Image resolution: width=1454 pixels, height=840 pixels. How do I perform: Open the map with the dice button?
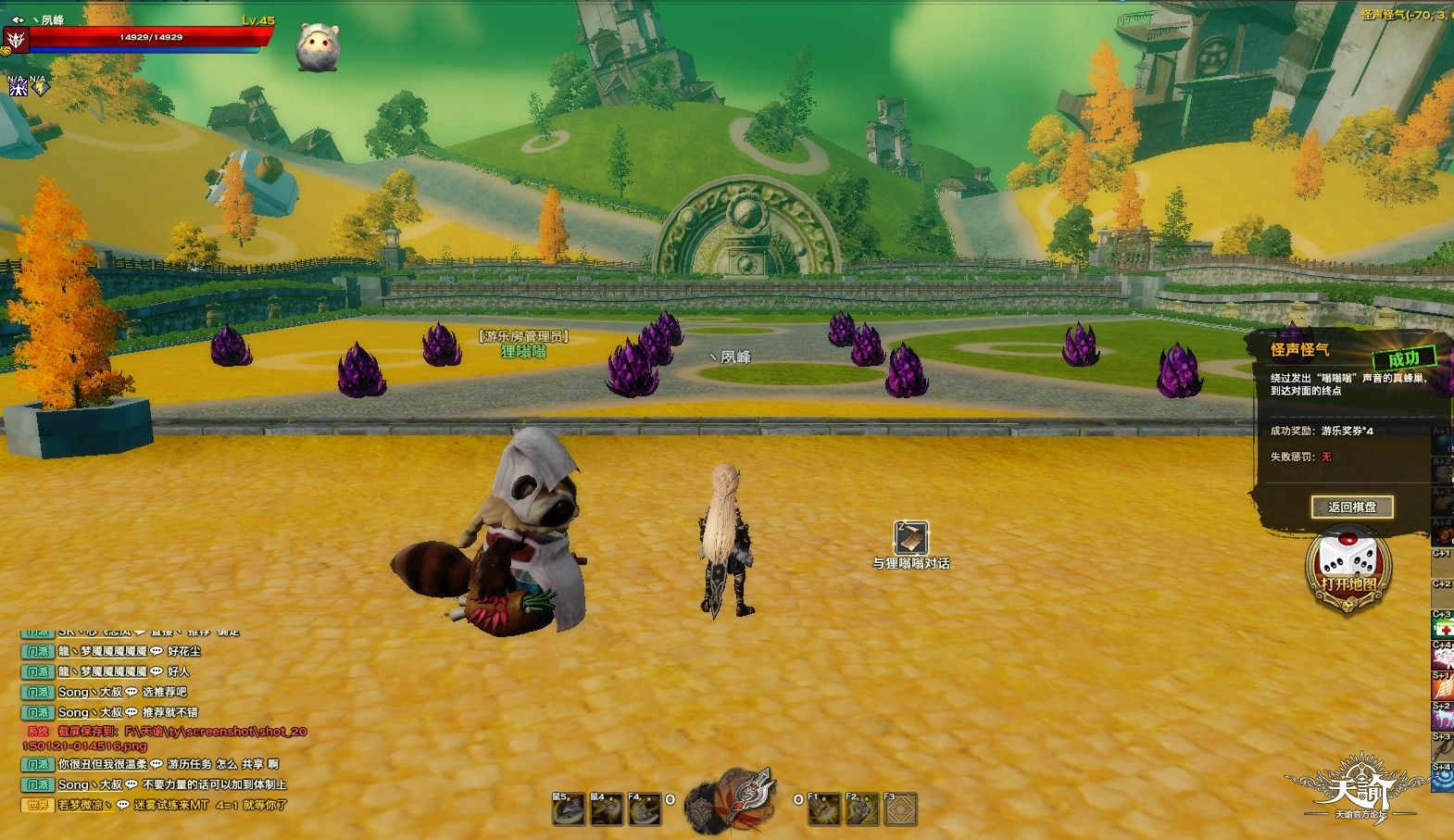coord(1347,567)
